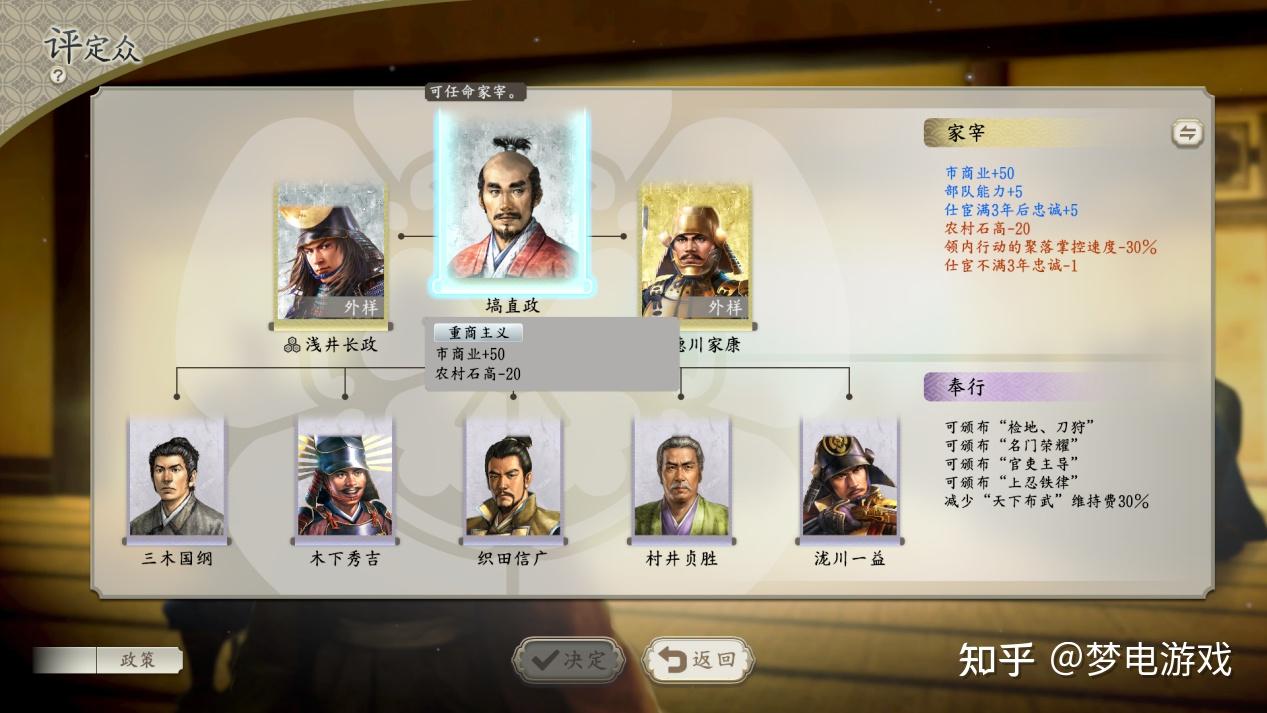
Task: Go back using the 返回 button
Action: click(x=698, y=660)
